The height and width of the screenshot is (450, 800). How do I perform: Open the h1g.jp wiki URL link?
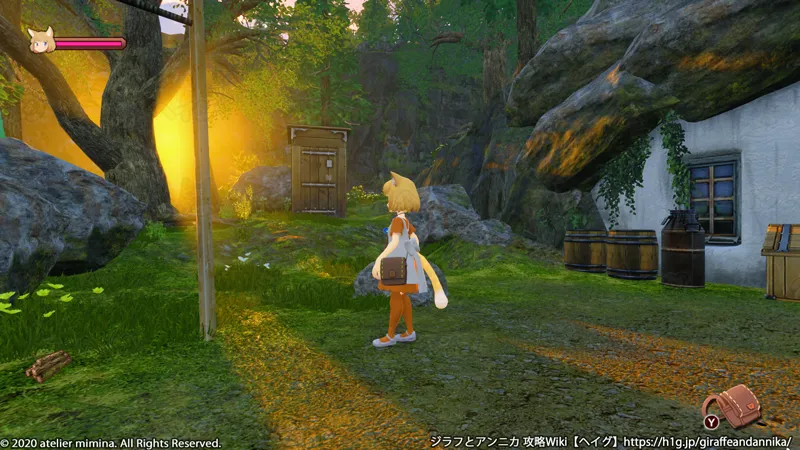click(708, 440)
